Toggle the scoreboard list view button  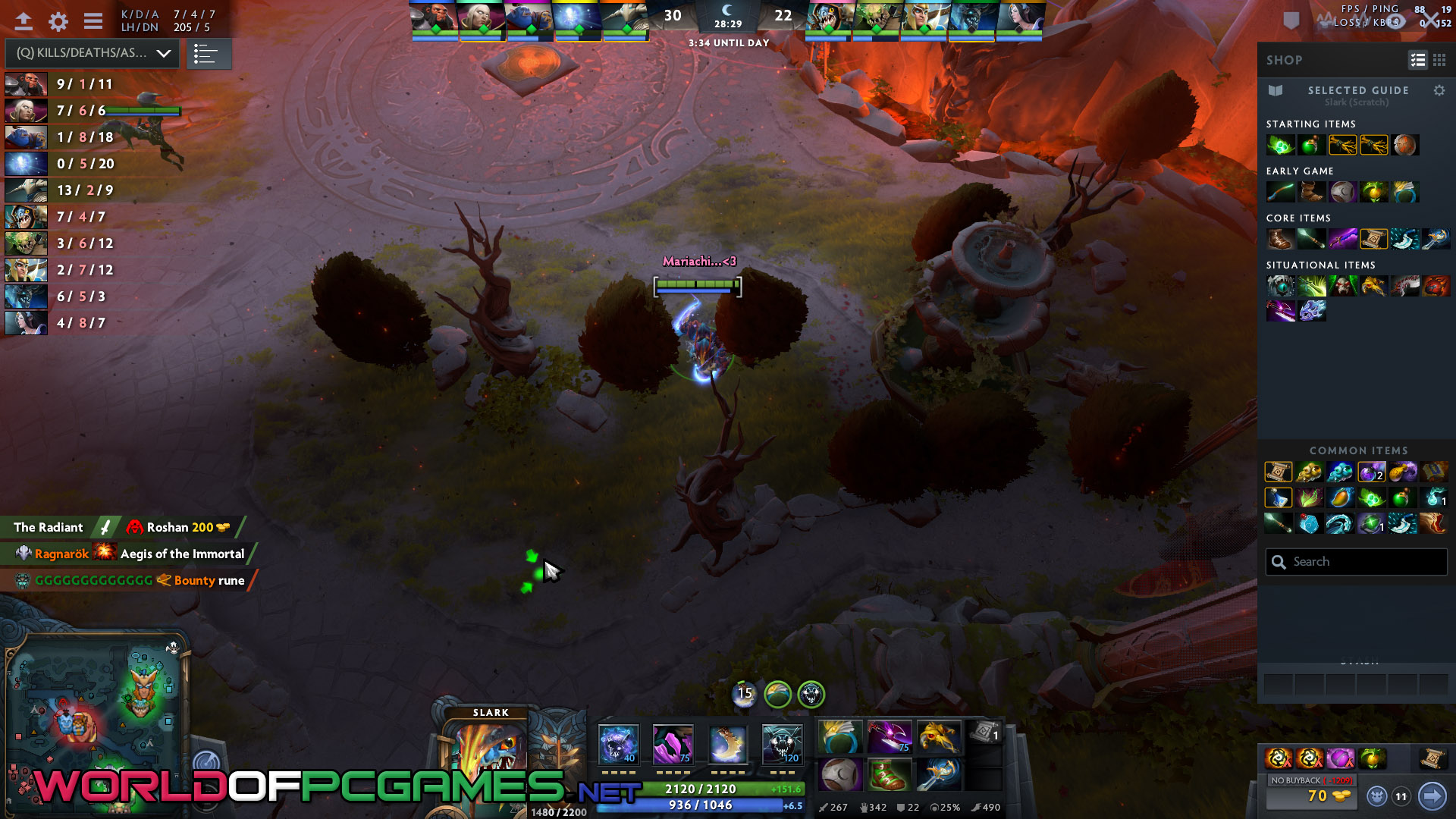click(x=206, y=54)
